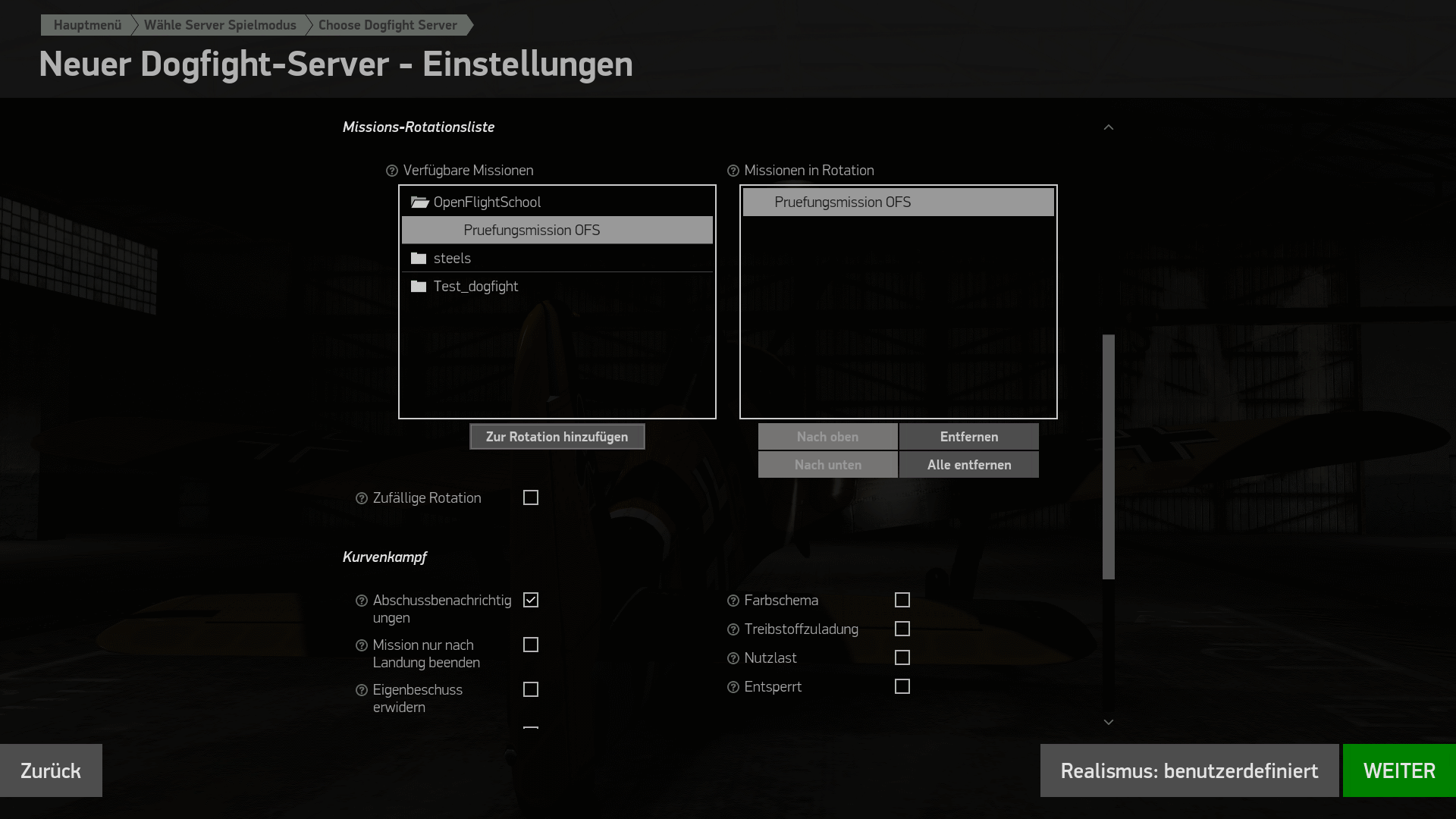Go back to Hauptmenü via breadcrumb
1456x819 pixels.
point(86,24)
